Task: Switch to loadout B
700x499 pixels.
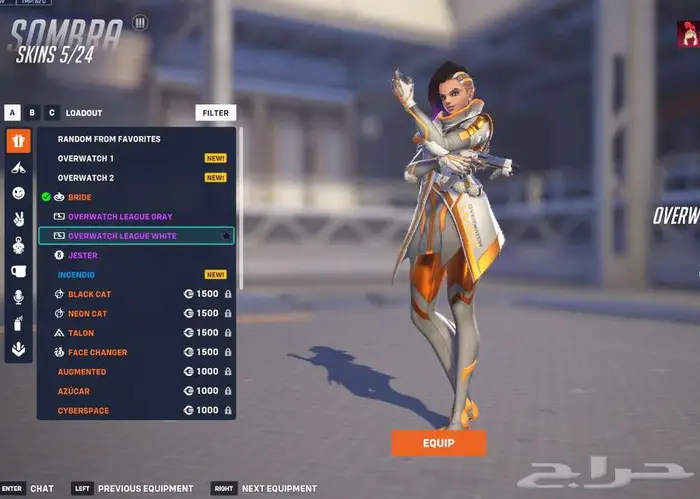Action: (x=32, y=113)
